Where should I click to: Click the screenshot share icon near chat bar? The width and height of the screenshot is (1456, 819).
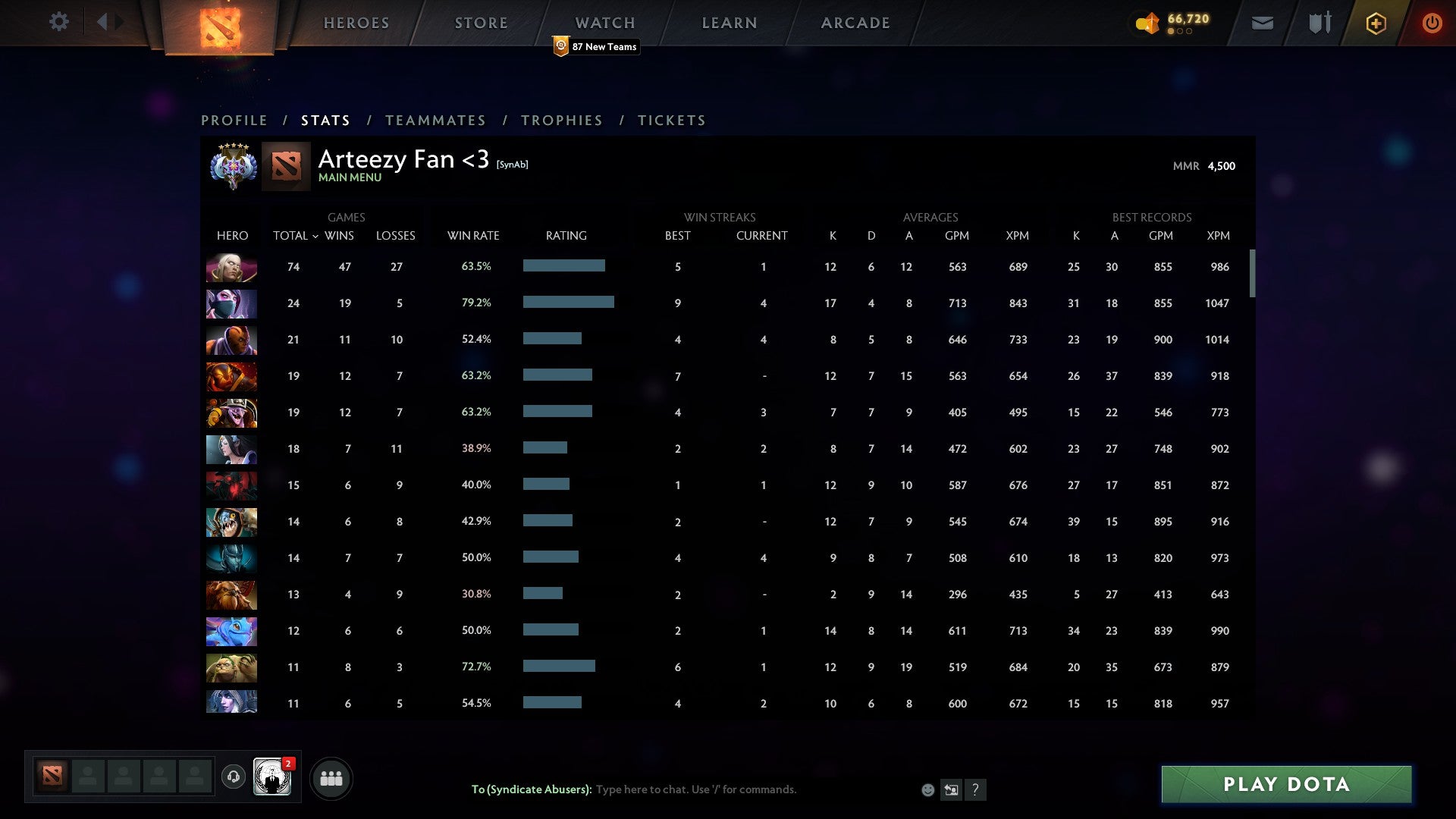(x=951, y=789)
